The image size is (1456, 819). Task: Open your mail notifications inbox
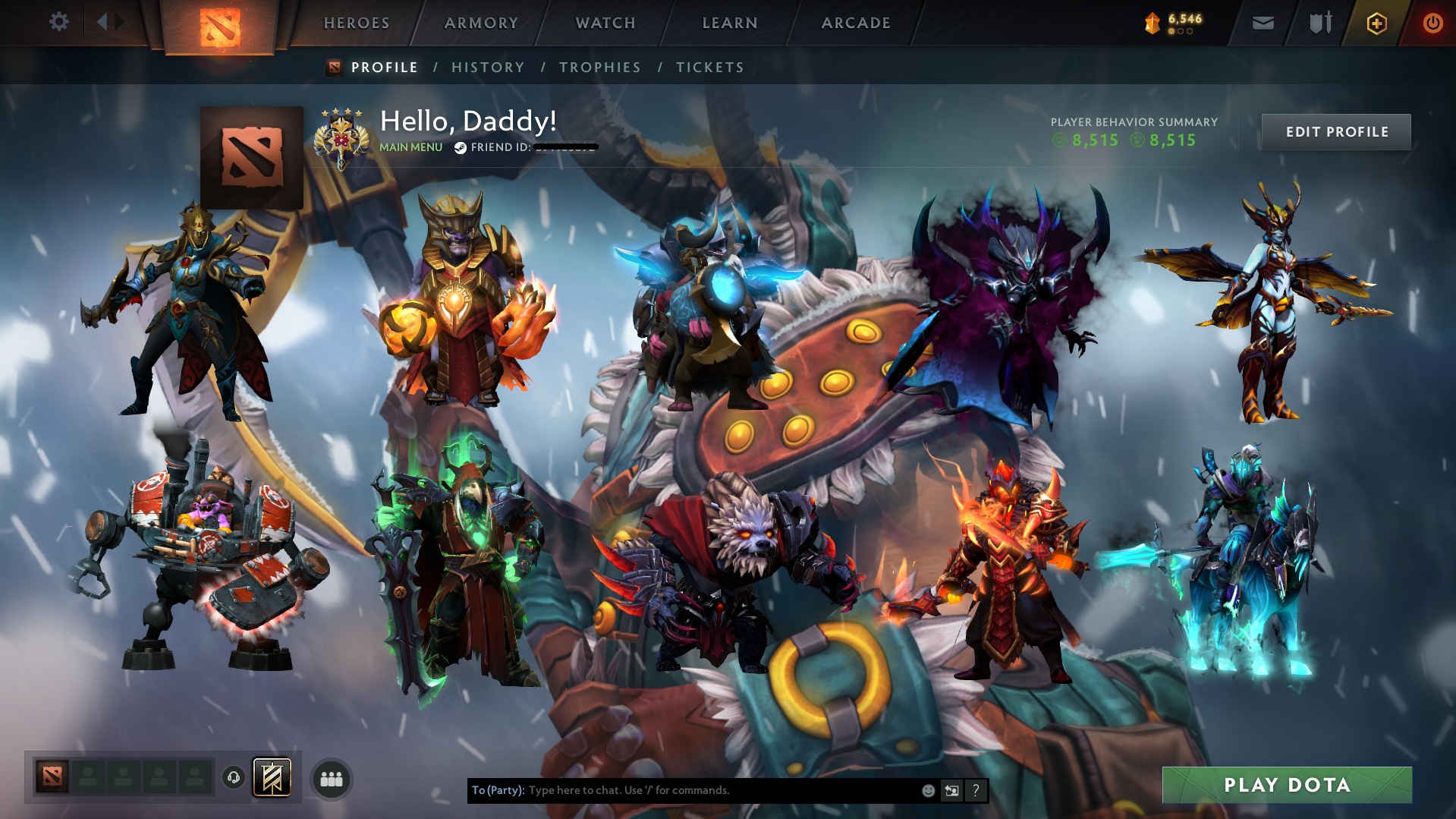click(x=1263, y=23)
